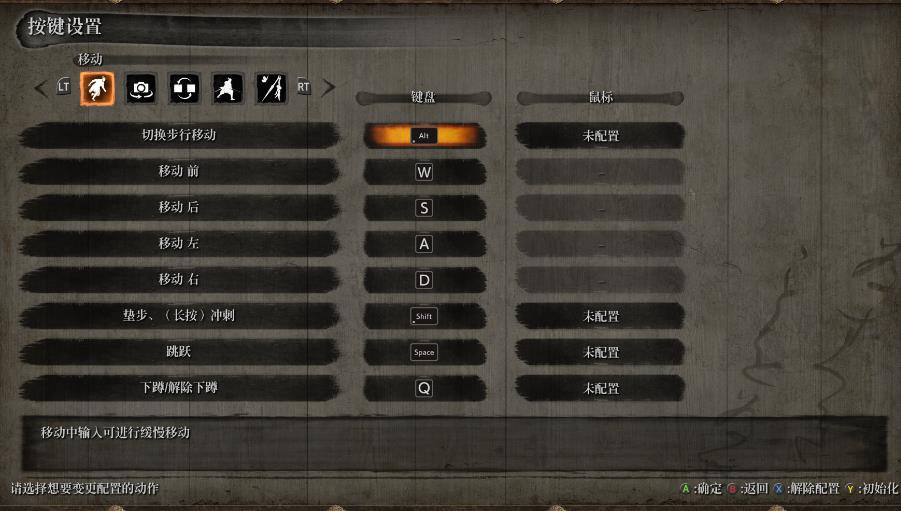Change the Shift keyboard binding
This screenshot has height=511, width=901.
coord(424,316)
